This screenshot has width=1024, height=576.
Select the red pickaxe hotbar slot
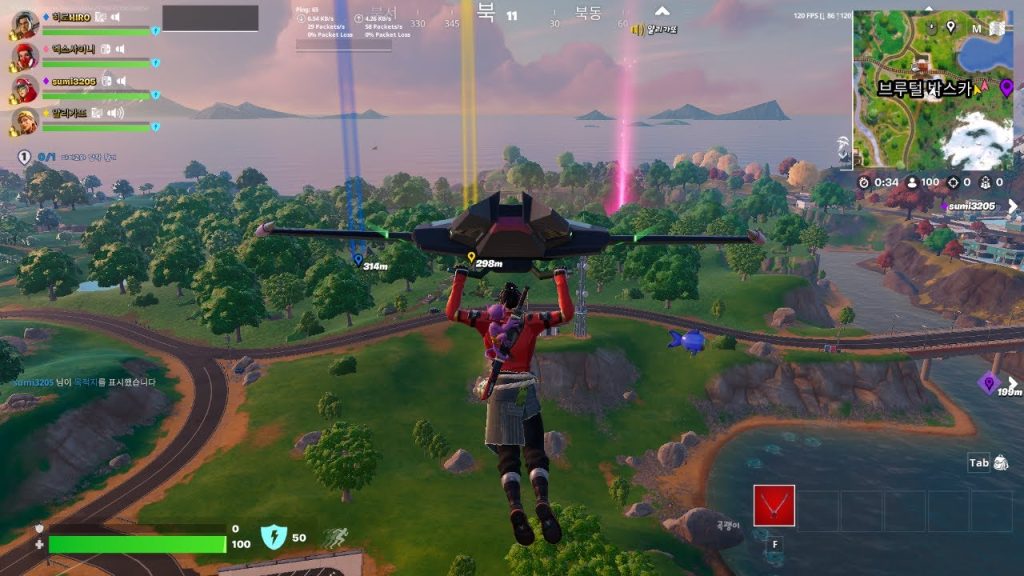[x=774, y=506]
